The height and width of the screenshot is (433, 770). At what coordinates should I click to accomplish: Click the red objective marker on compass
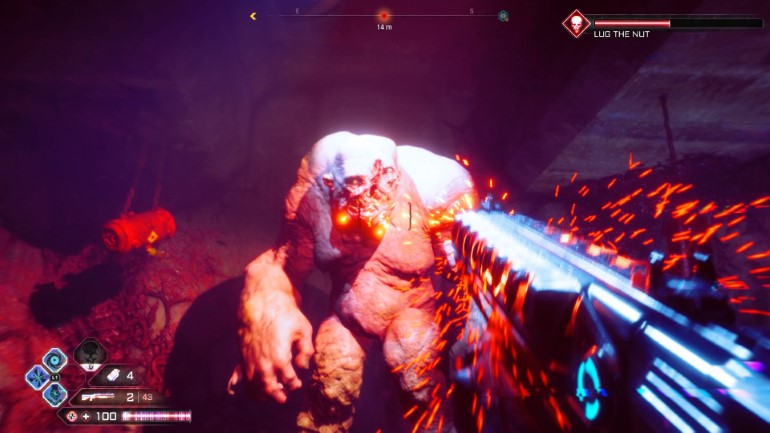(x=383, y=16)
